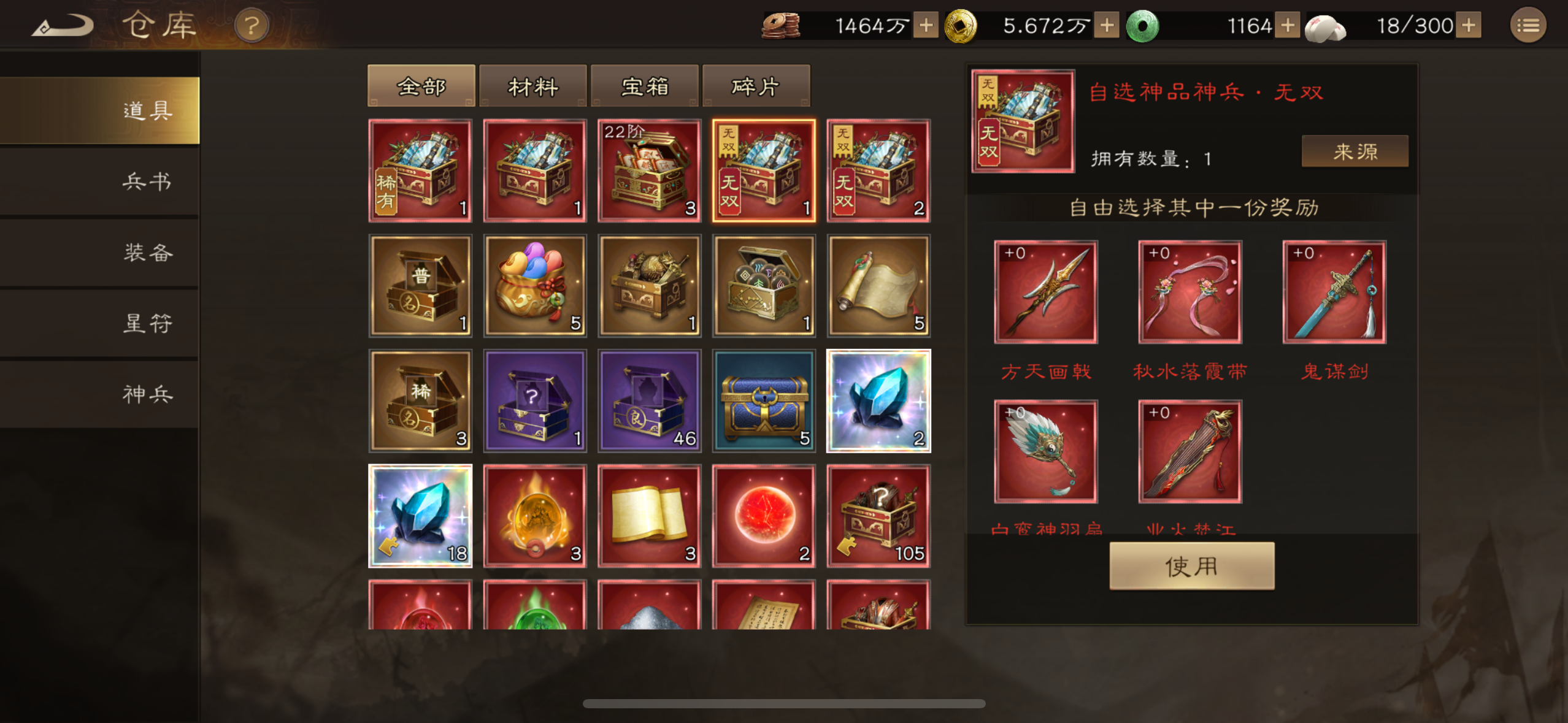Select the 22阶 treasure chest item
Screen dimensions: 1568x723
tap(649, 170)
